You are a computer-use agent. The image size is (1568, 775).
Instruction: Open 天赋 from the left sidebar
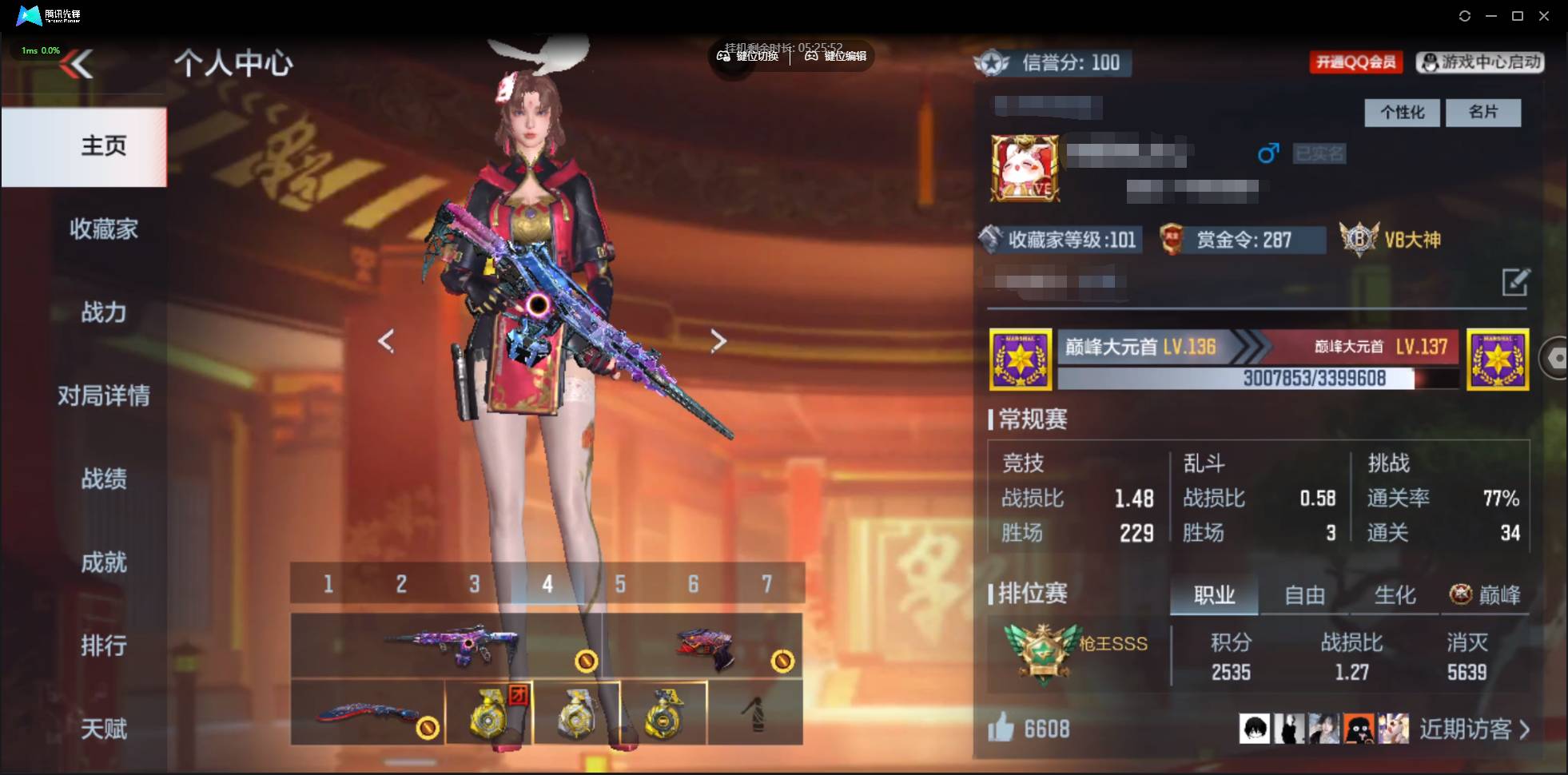click(x=104, y=729)
